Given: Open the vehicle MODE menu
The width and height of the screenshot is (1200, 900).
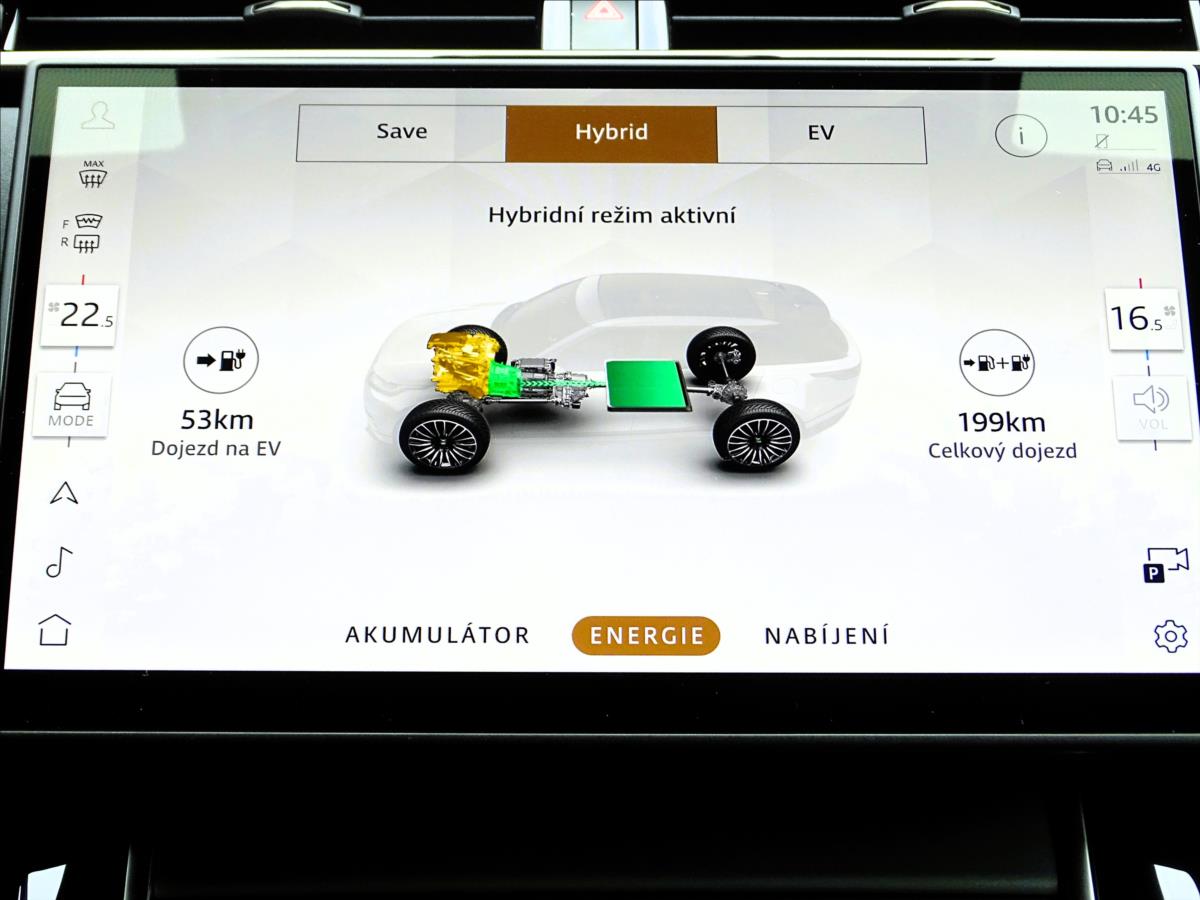Looking at the screenshot, I should point(71,404).
